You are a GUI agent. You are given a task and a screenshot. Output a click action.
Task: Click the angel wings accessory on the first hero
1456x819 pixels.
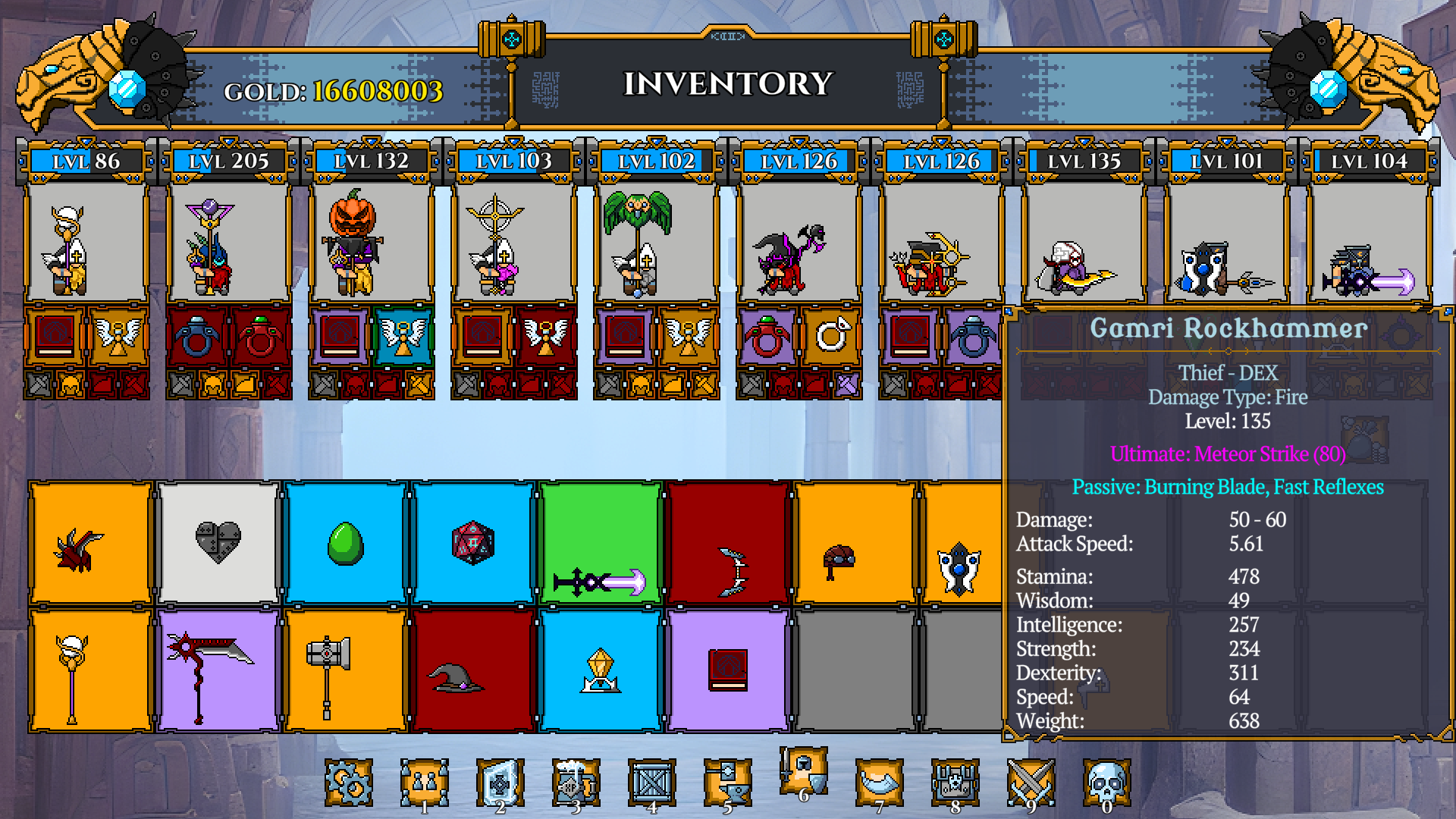(x=118, y=337)
